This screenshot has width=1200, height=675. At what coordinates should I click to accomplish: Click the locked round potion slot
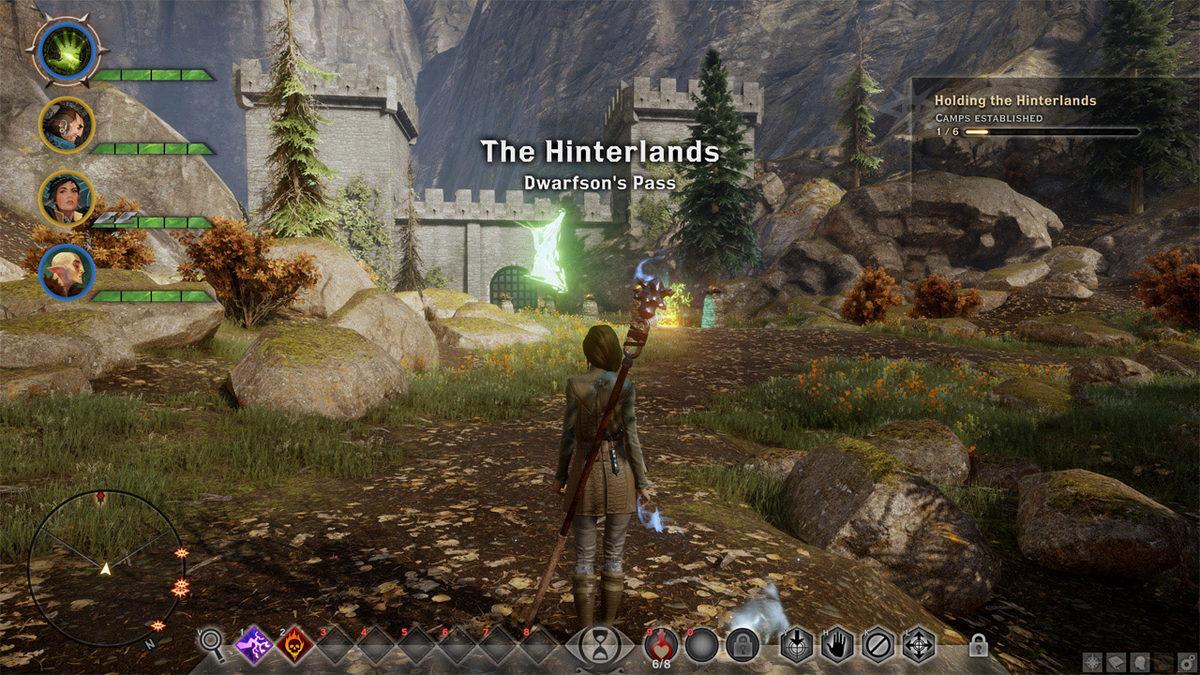point(743,645)
